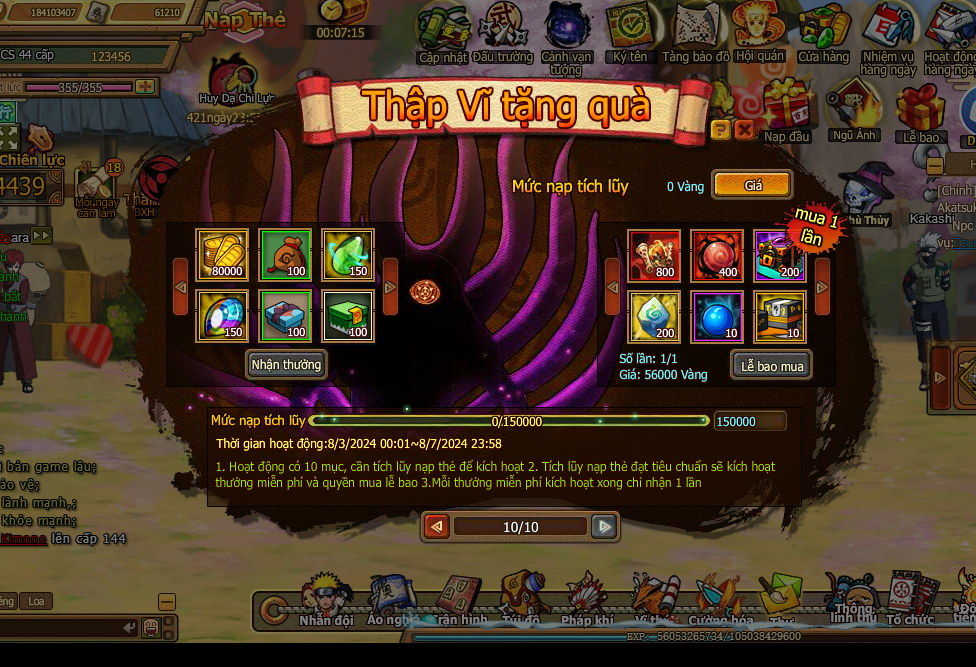Open the Giá price button
Viewport: 976px width, 667px height.
pos(752,185)
